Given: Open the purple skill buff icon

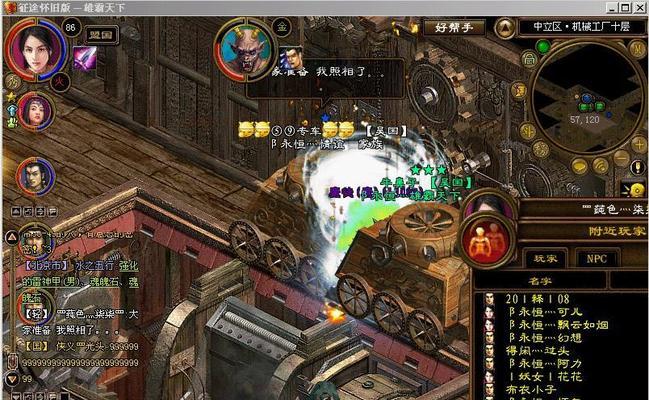Looking at the screenshot, I should (x=84, y=59).
